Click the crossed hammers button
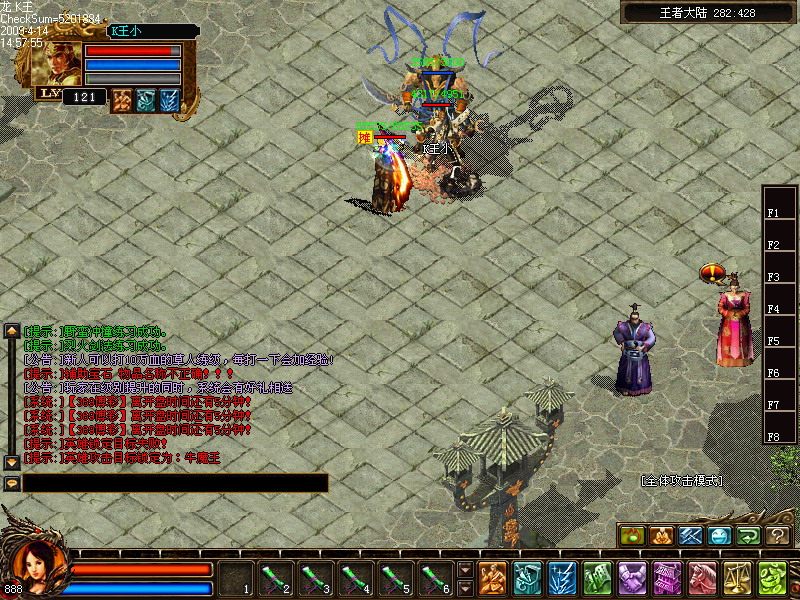This screenshot has height=600, width=800. tap(691, 536)
